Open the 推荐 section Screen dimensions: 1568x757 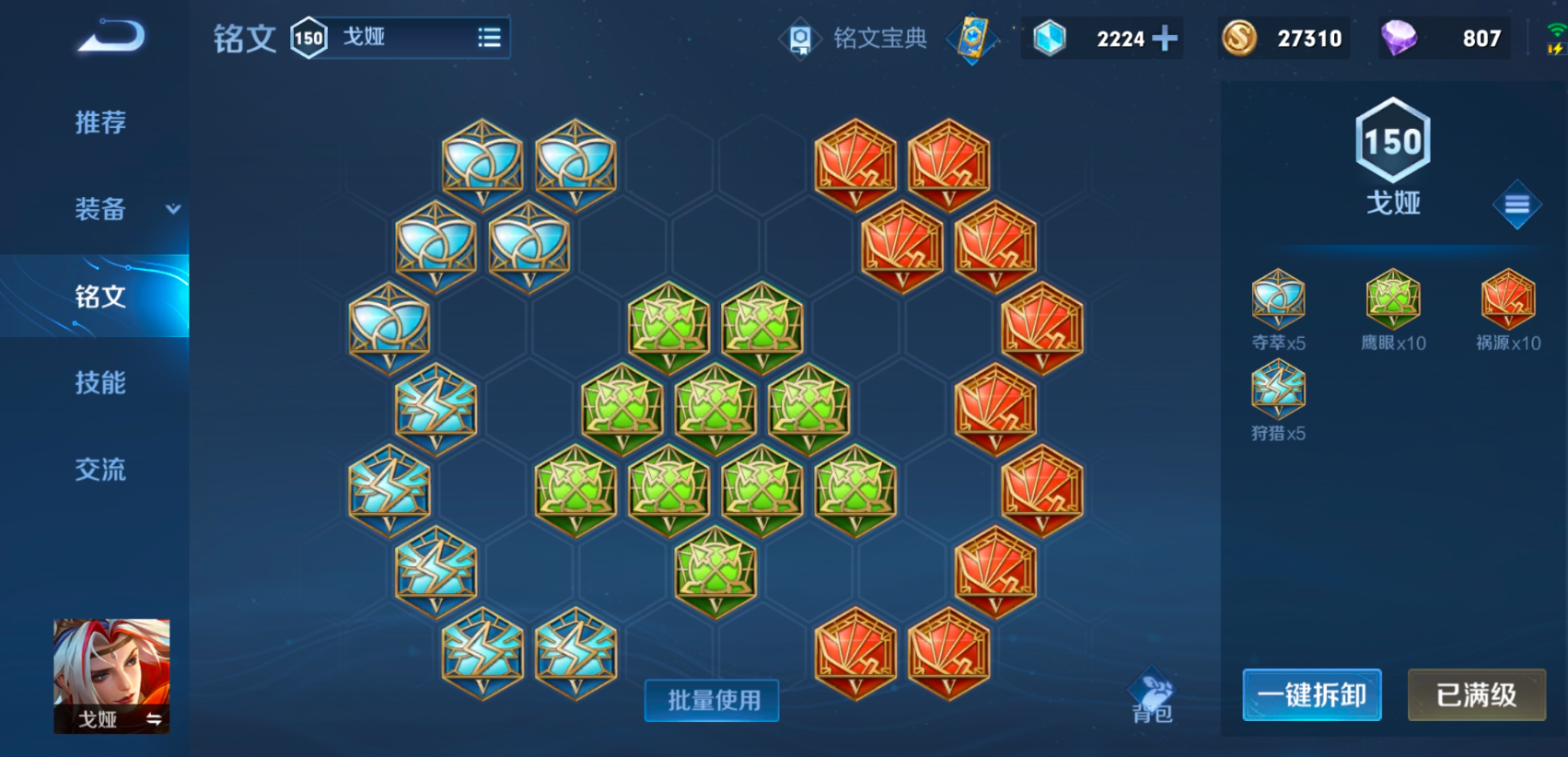pos(99,122)
